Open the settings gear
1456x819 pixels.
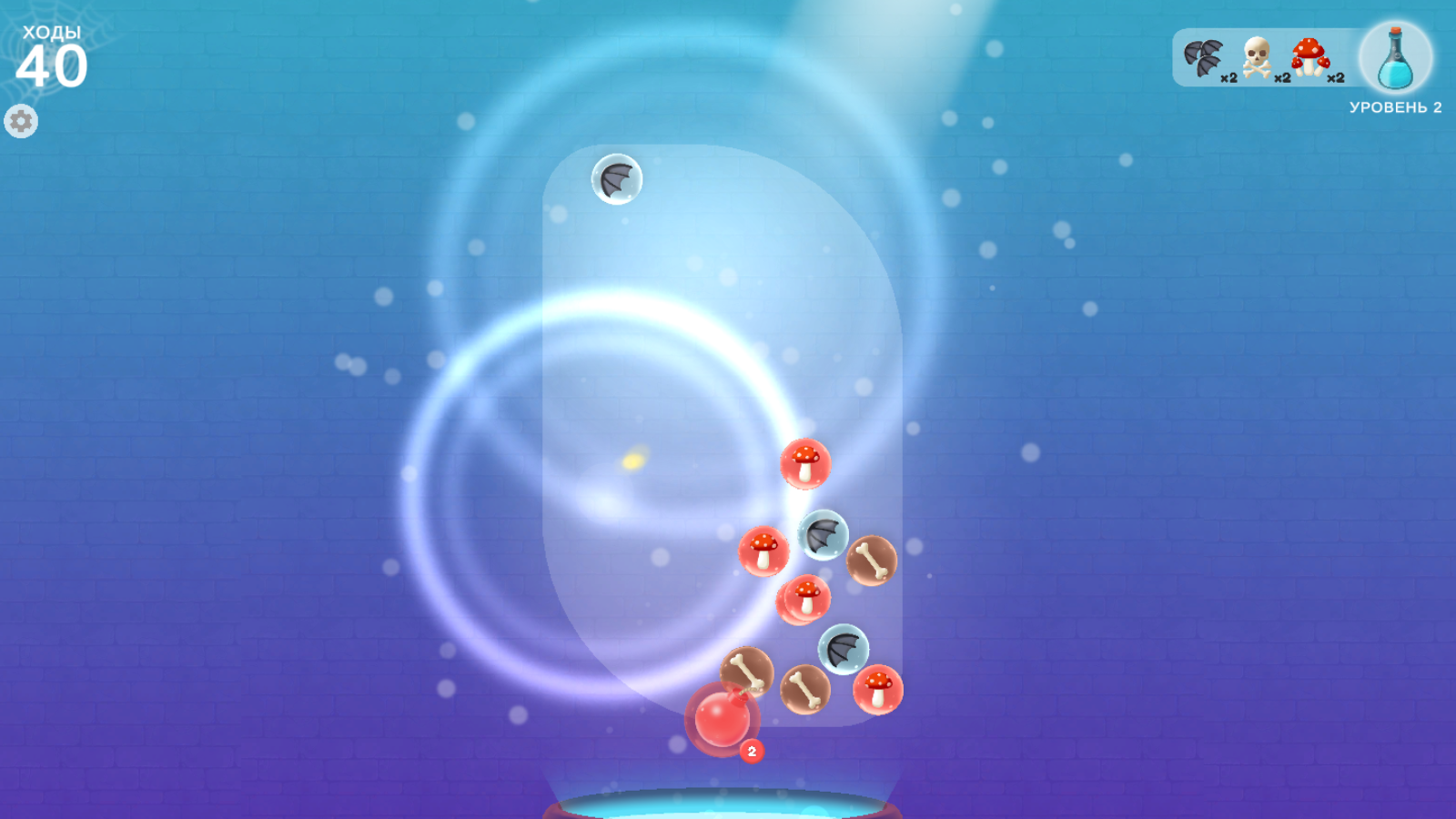(21, 120)
